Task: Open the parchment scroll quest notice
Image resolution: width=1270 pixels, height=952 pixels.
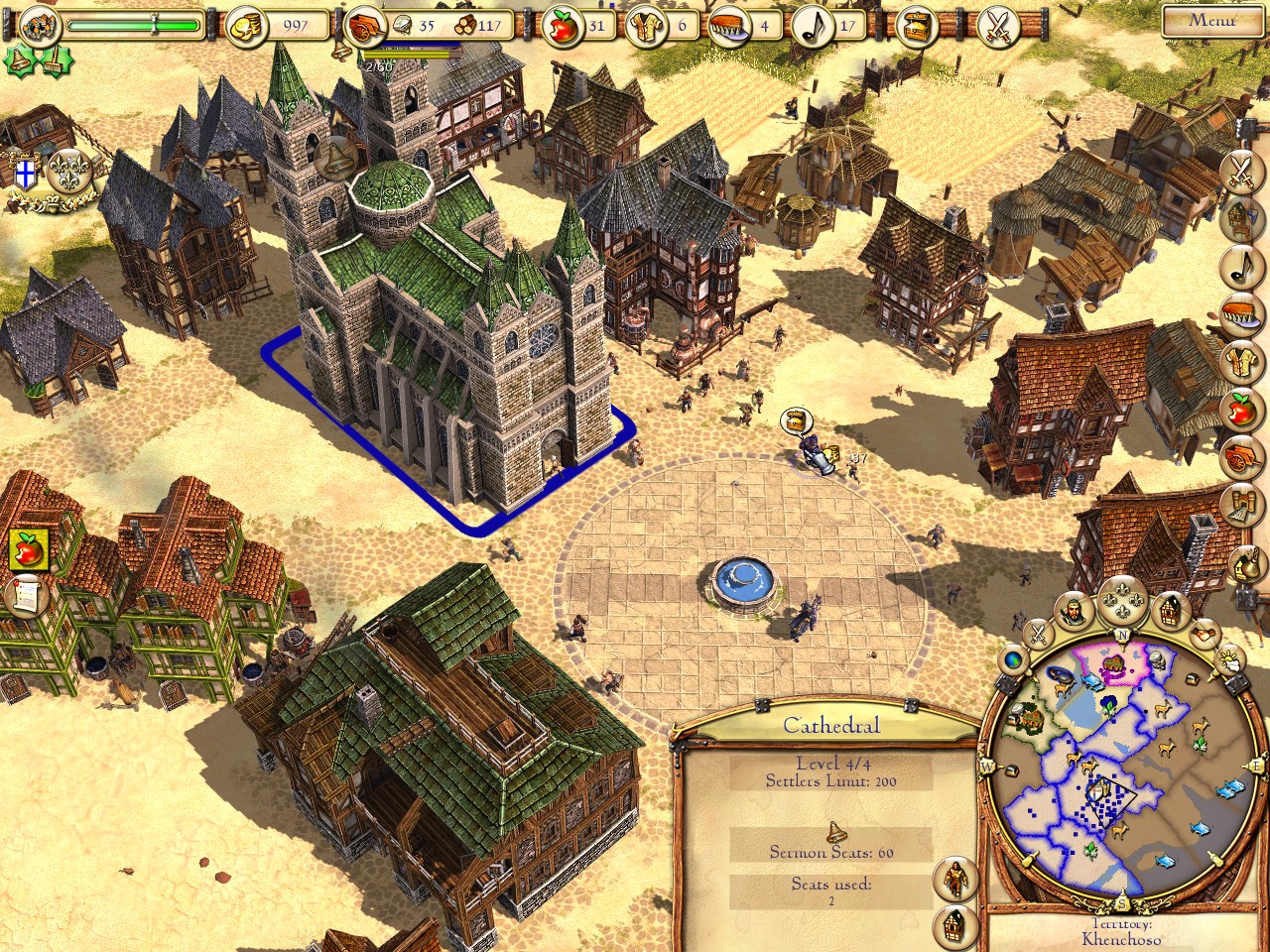Action: [x=26, y=597]
